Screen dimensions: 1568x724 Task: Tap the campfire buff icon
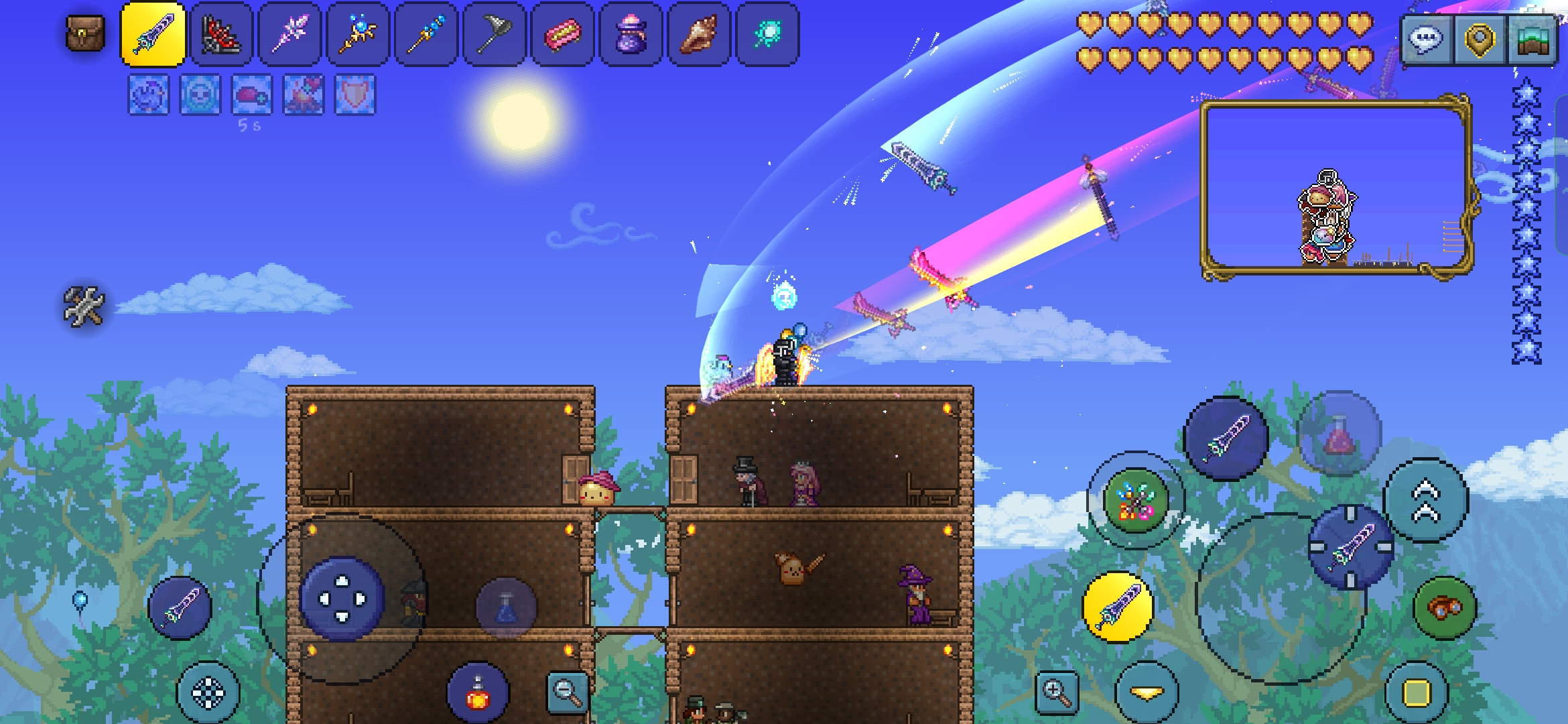click(x=304, y=95)
